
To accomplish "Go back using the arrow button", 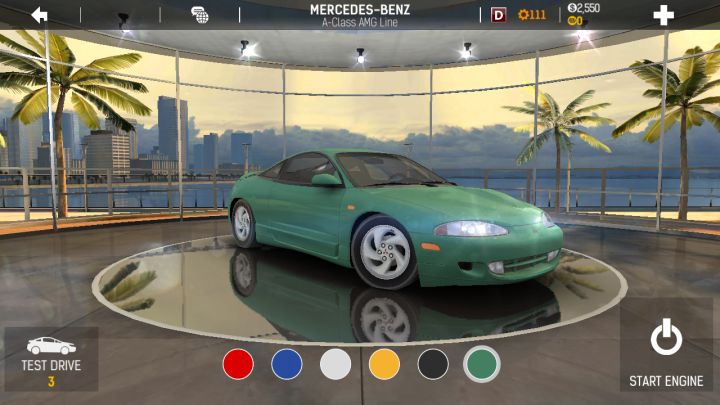I will pos(39,15).
